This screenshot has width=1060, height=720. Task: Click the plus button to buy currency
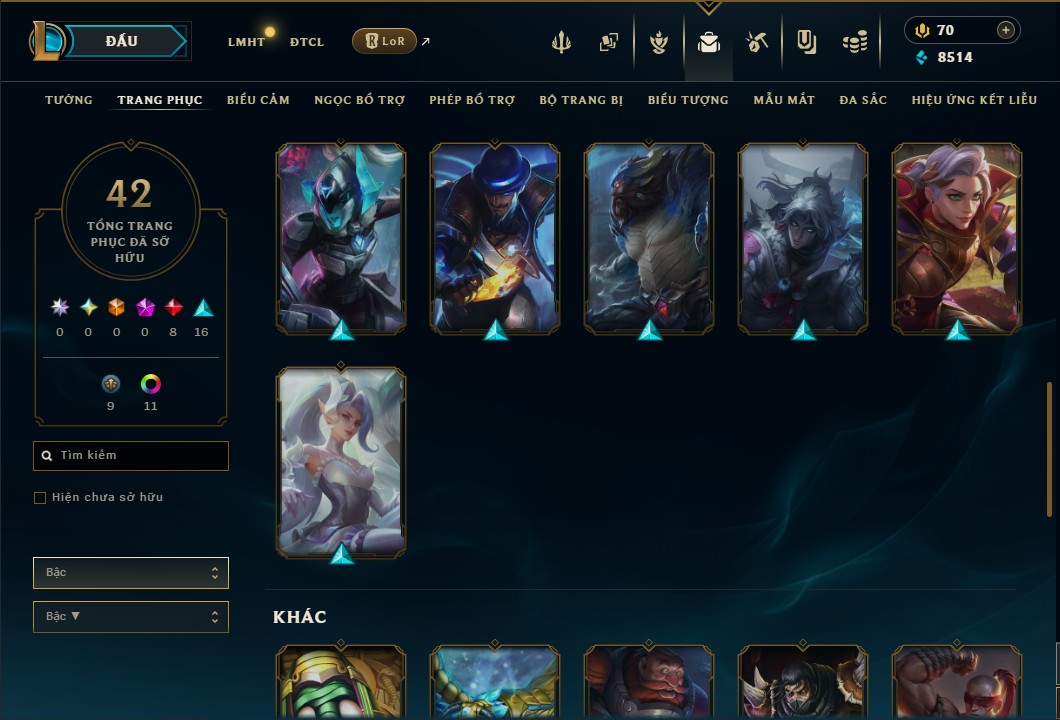tap(1006, 30)
